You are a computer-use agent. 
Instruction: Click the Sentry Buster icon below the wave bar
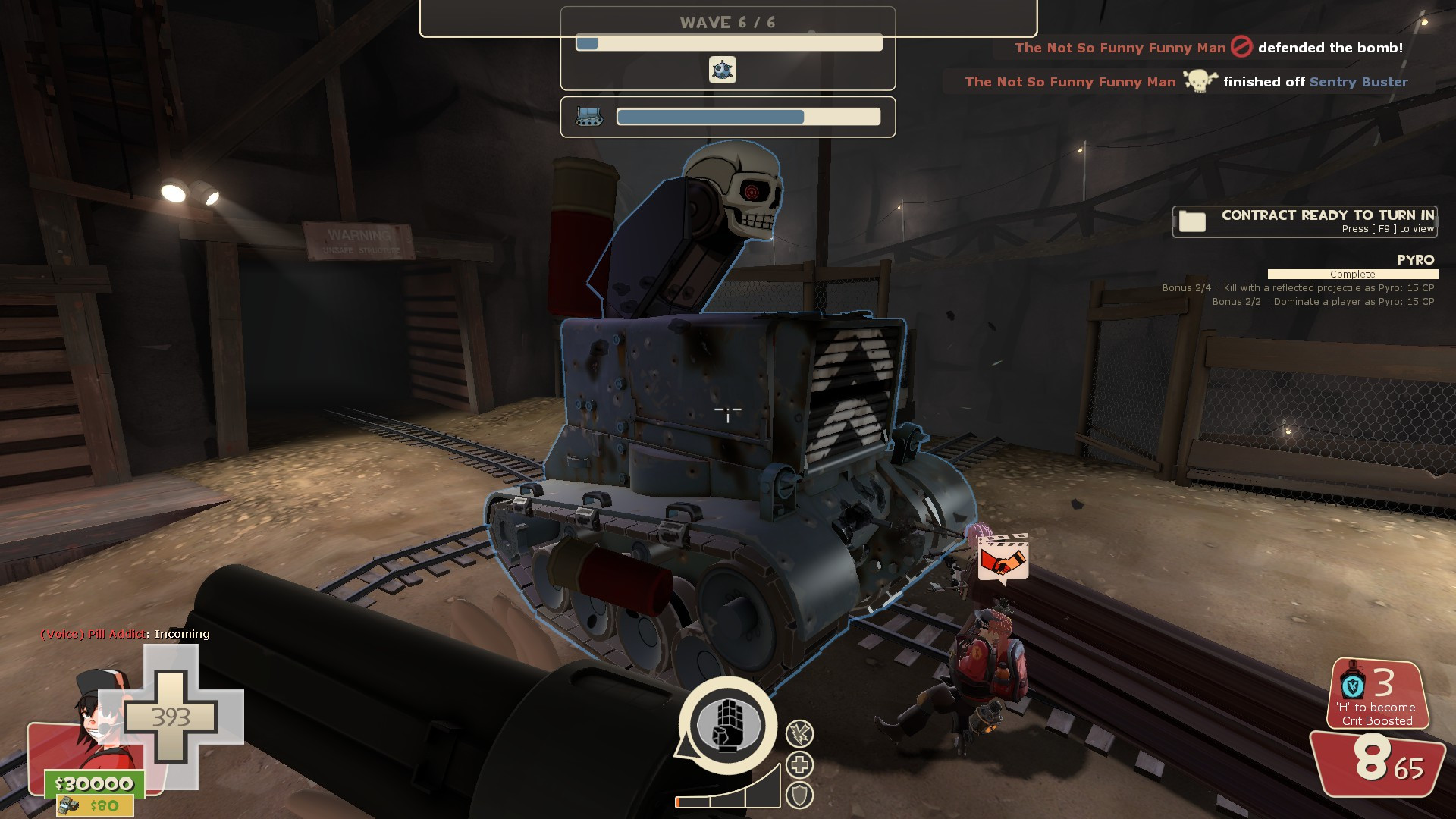[723, 71]
